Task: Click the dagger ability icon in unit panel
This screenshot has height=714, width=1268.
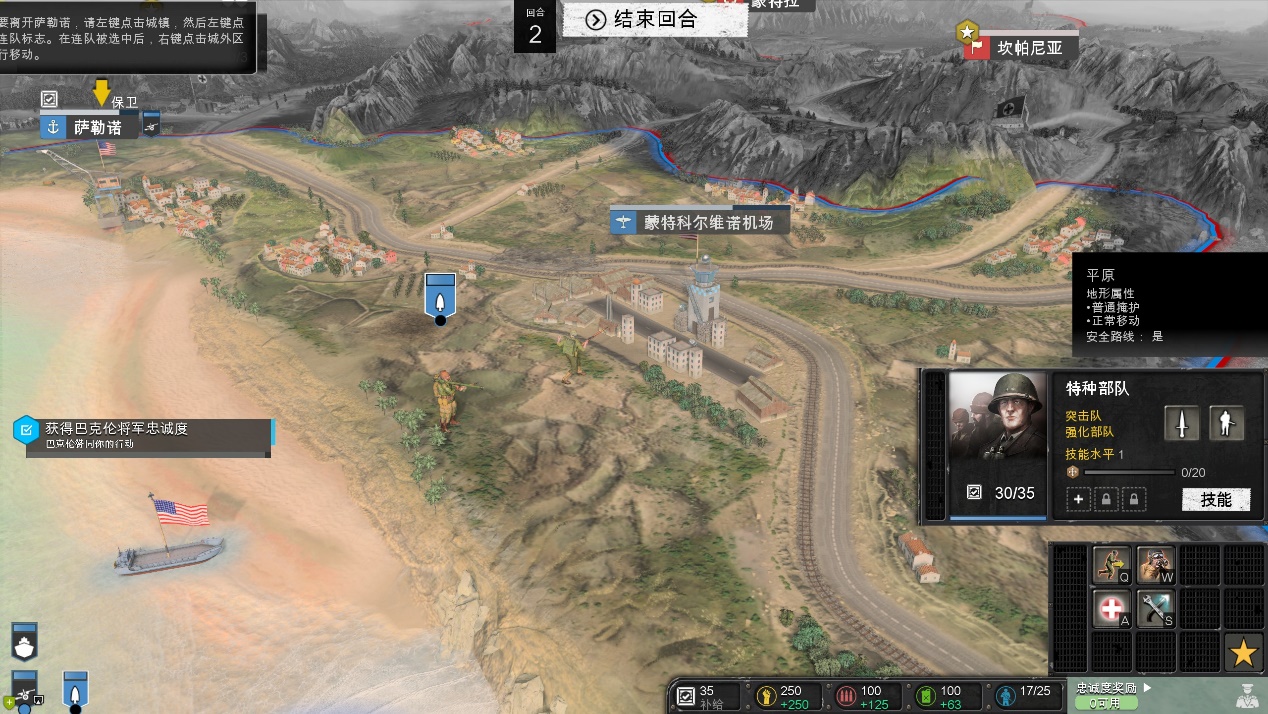Action: tap(1182, 423)
